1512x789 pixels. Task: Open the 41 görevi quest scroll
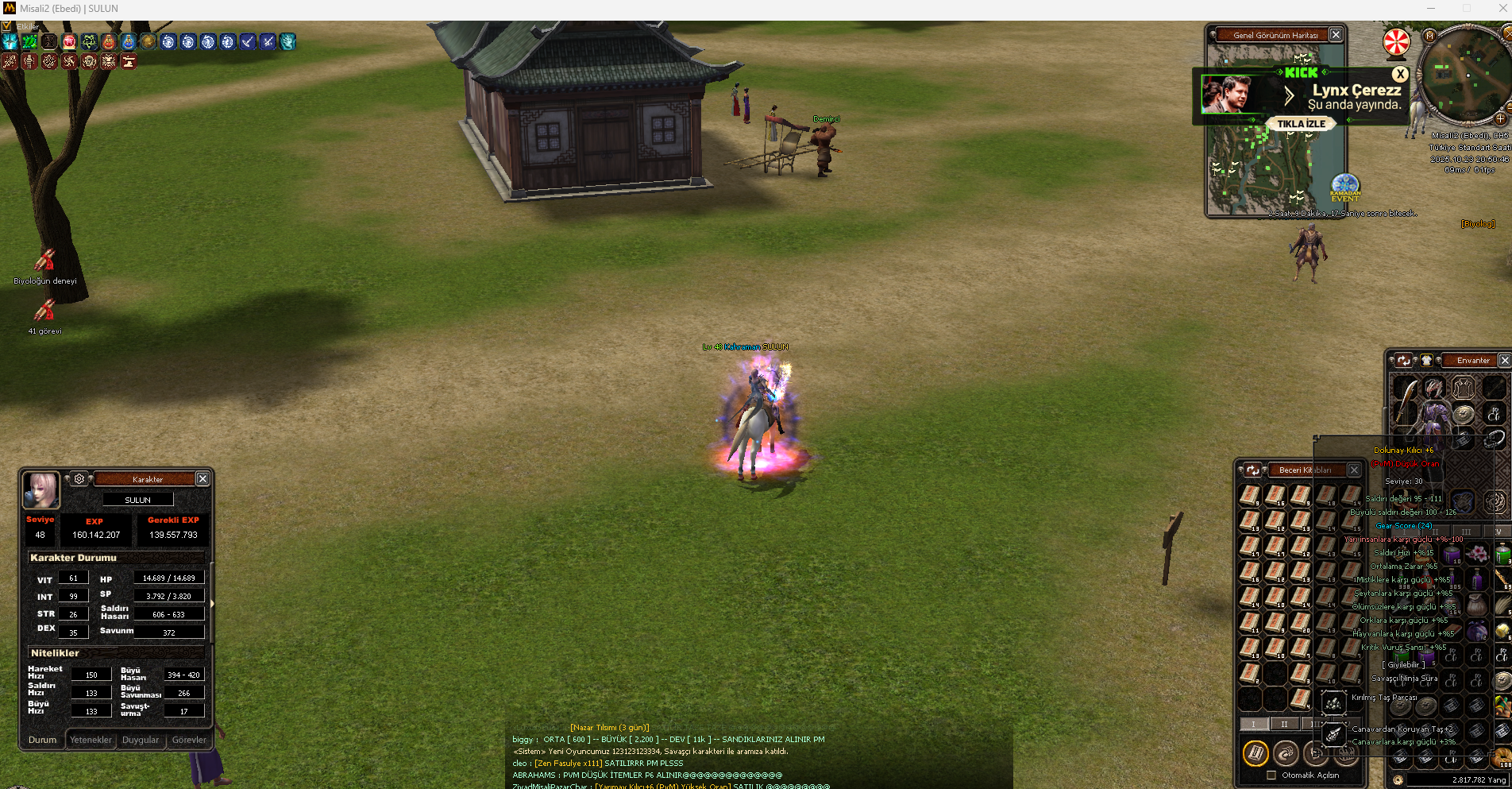[44, 311]
